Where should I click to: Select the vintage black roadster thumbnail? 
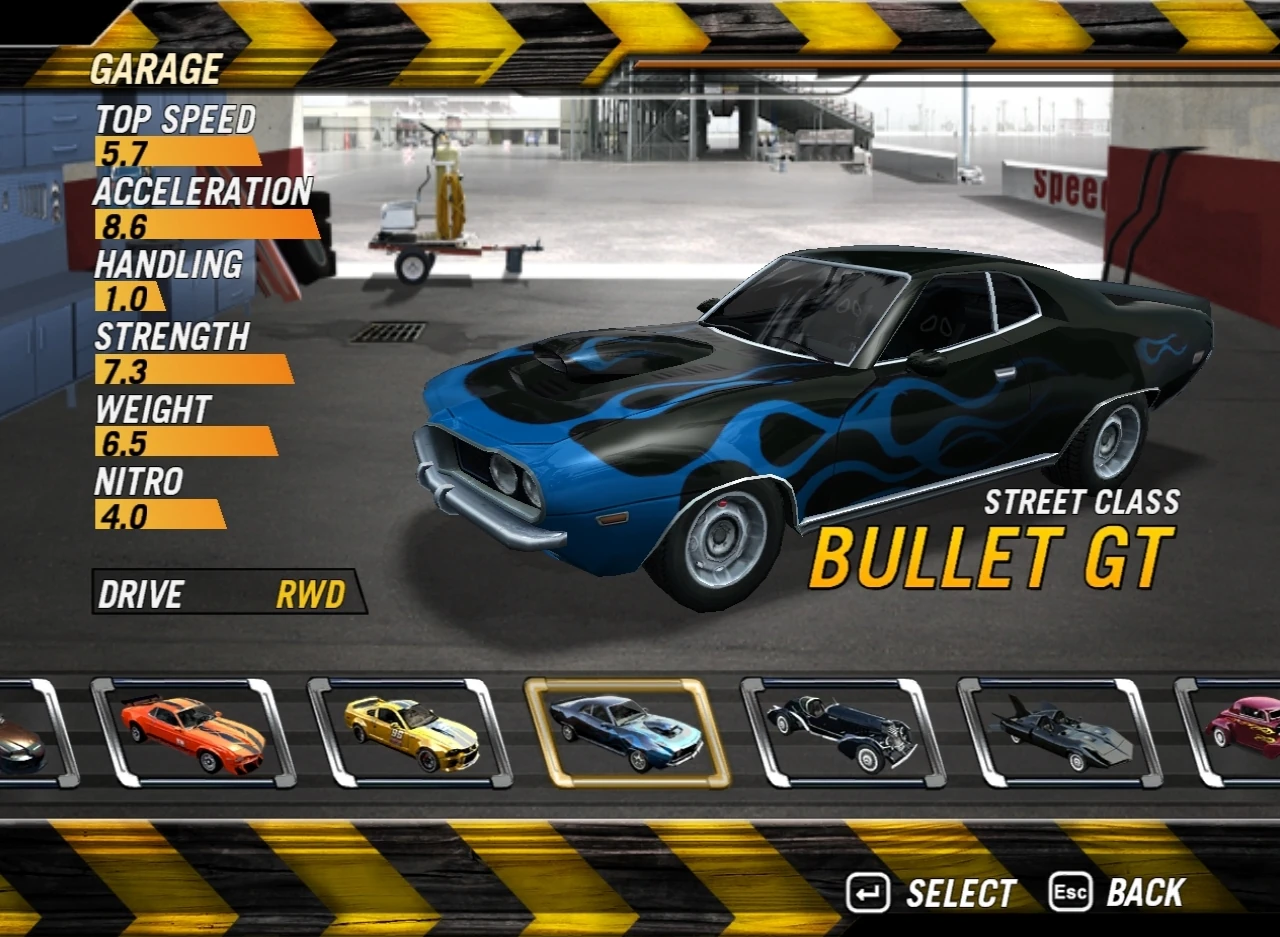846,737
